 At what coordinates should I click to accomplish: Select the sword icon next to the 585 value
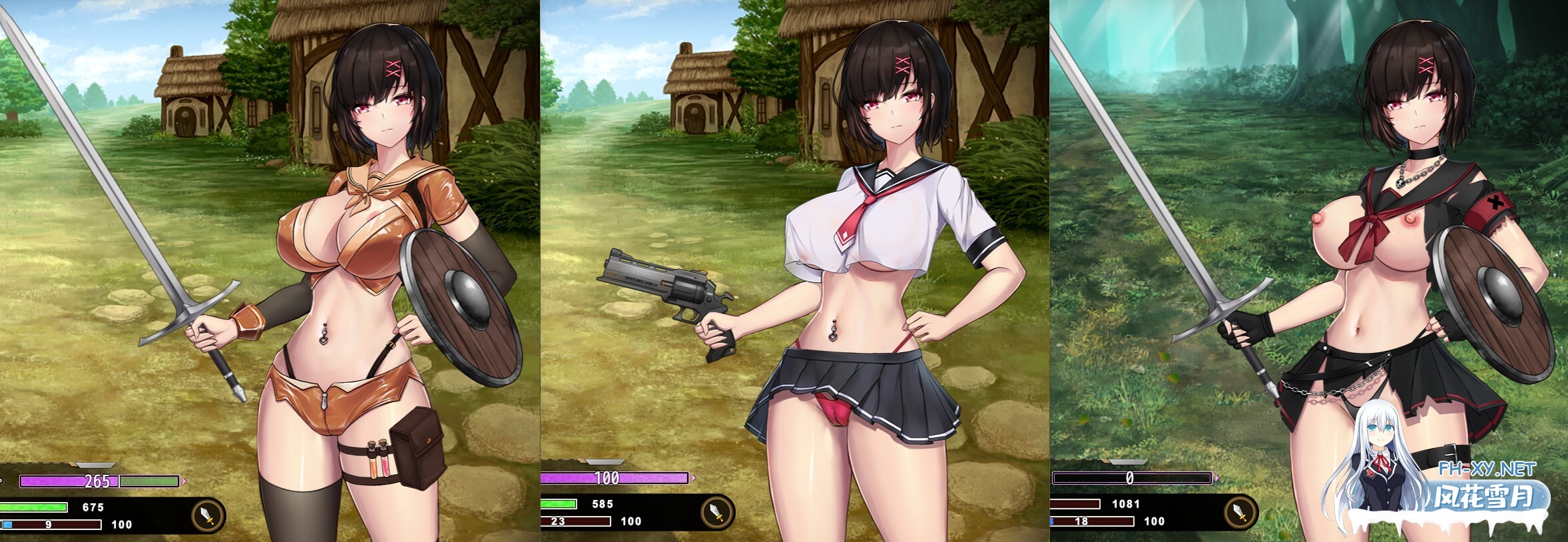coord(717,512)
